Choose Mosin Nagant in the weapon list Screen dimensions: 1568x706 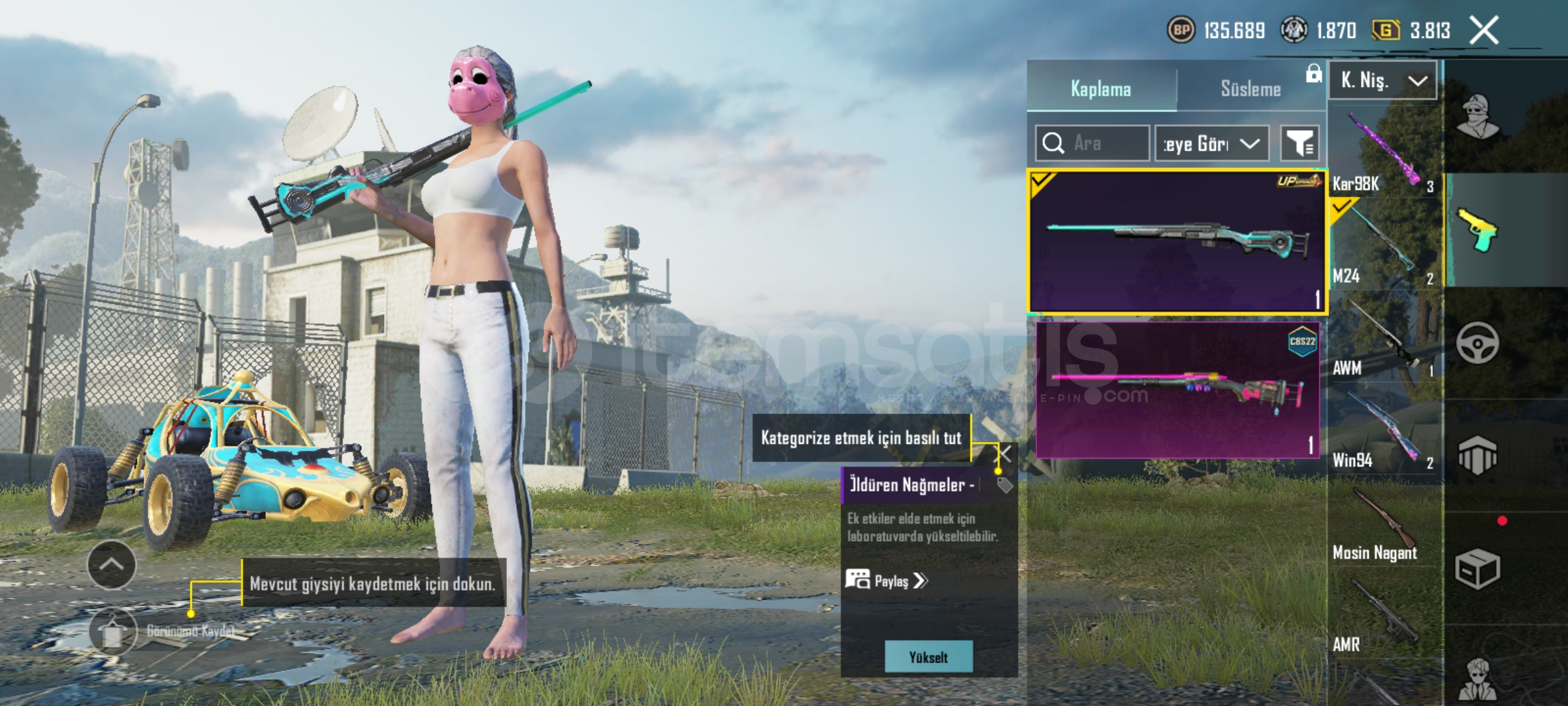(1384, 526)
